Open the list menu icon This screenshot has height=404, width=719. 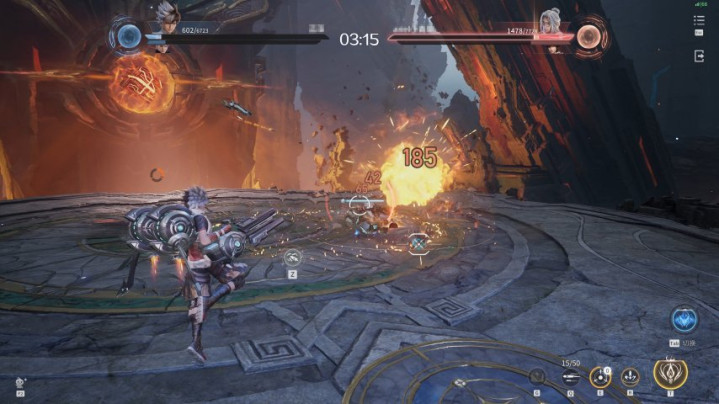(699, 20)
